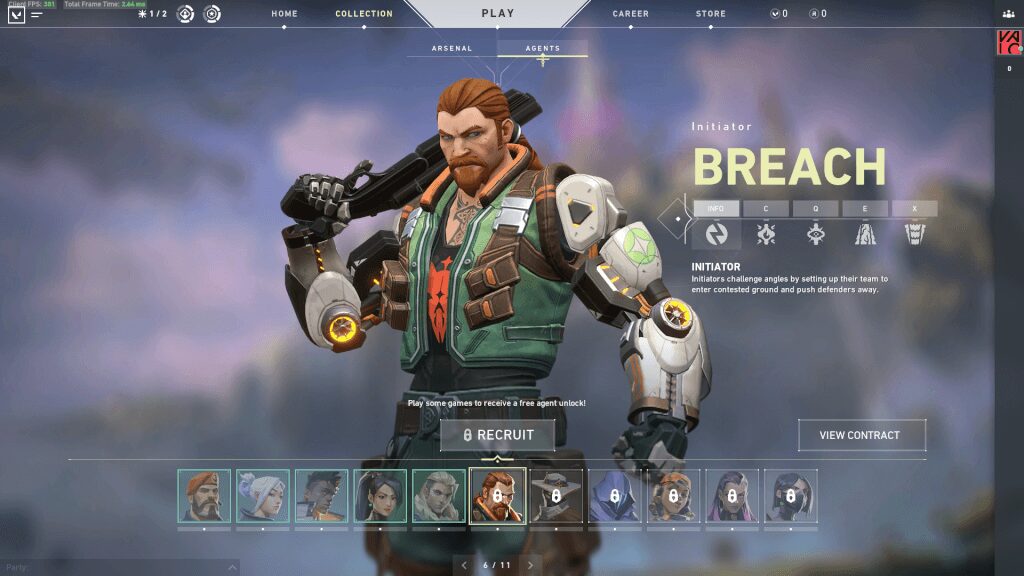Select the Sage agent portrait
This screenshot has width=1024, height=576.
(x=380, y=496)
